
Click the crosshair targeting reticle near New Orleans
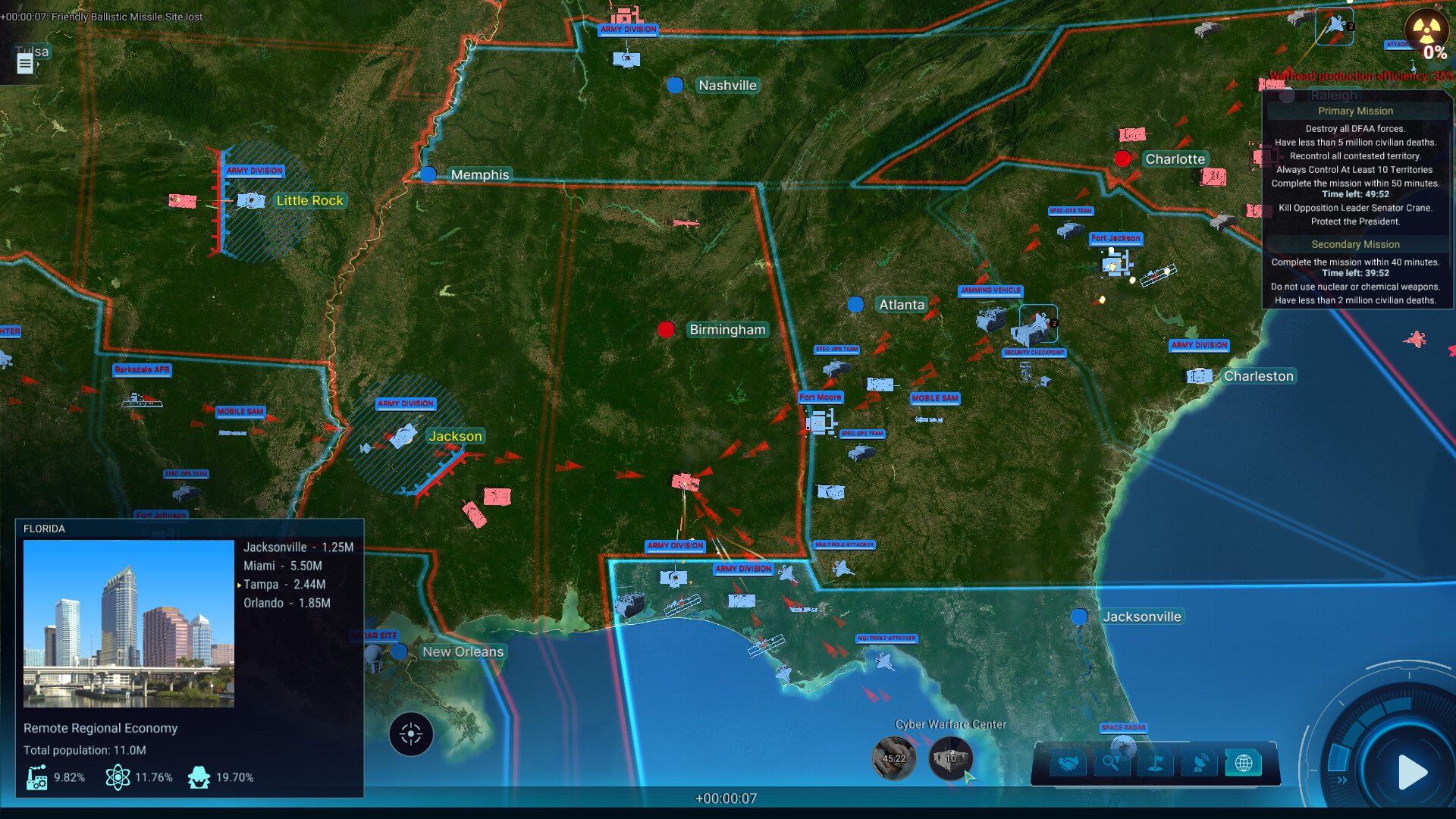point(410,733)
